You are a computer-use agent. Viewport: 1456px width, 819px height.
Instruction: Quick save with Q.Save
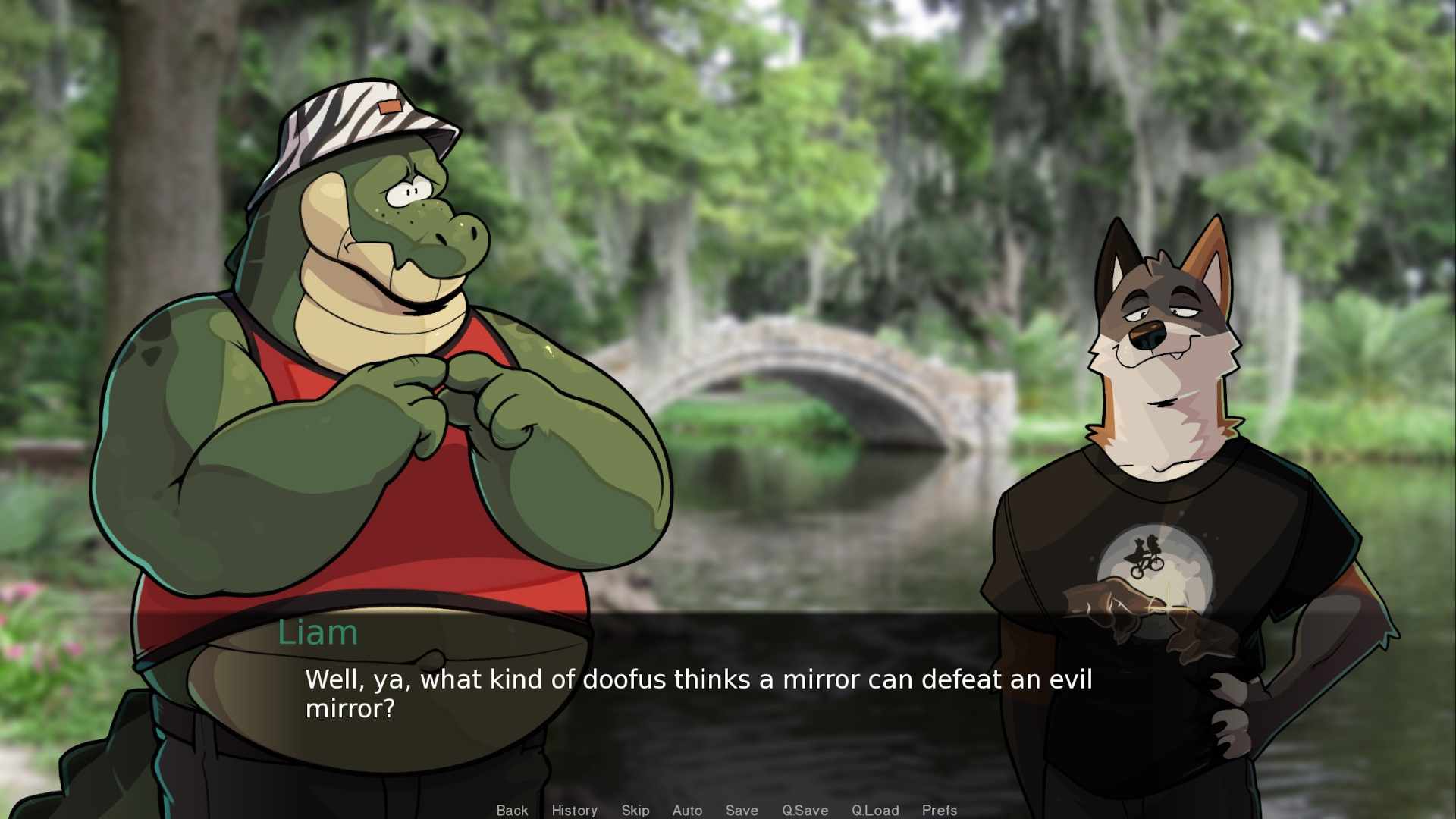pyautogui.click(x=805, y=810)
